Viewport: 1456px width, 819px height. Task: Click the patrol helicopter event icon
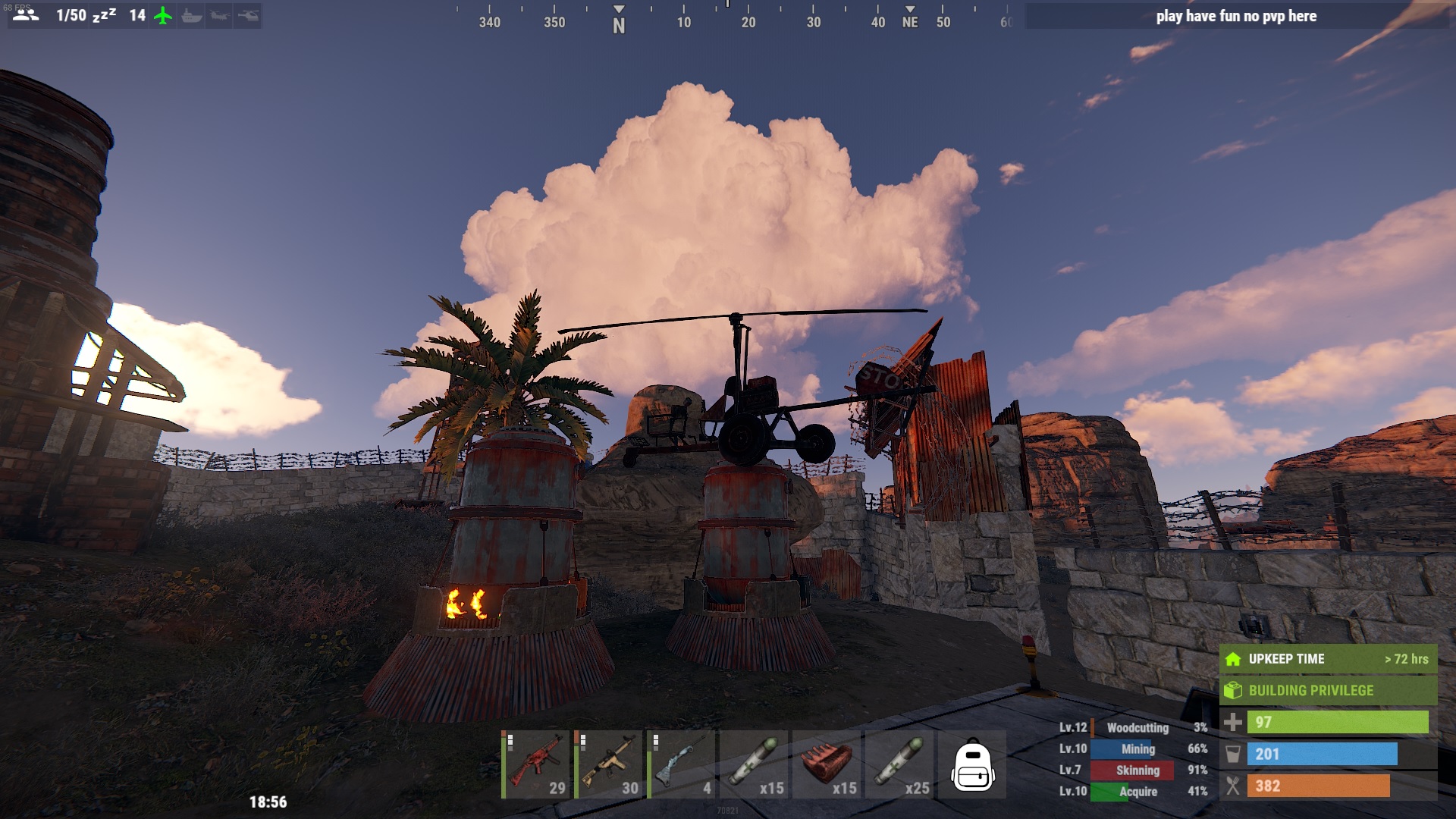point(248,15)
